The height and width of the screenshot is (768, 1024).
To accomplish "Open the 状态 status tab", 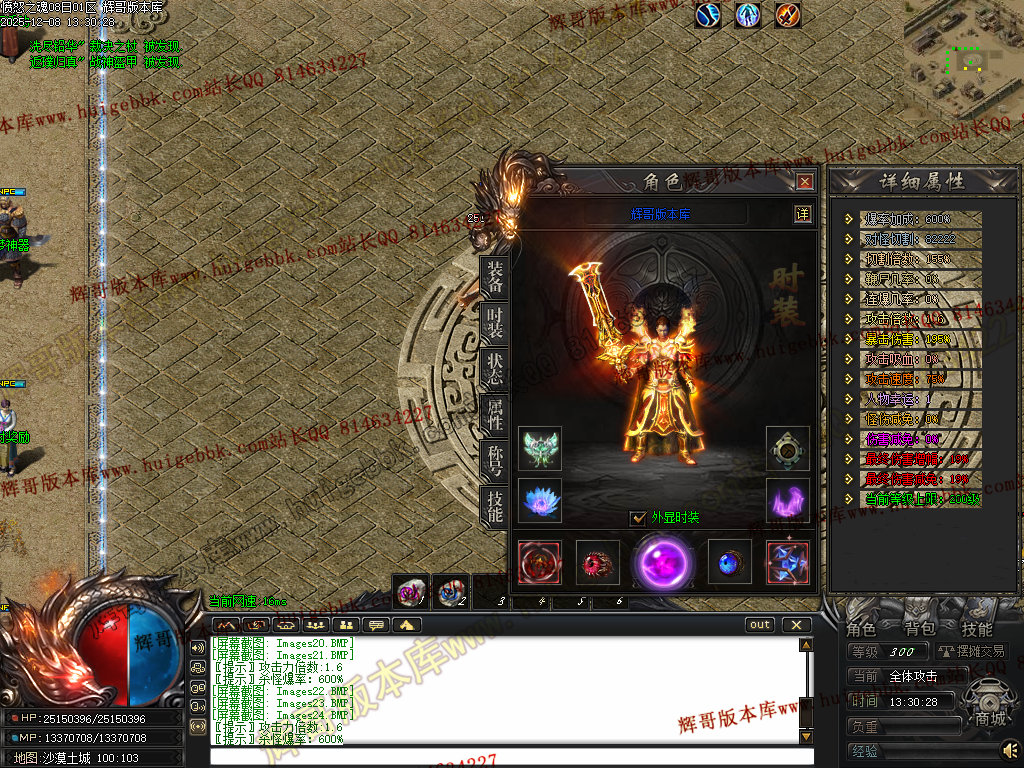I will 494,368.
